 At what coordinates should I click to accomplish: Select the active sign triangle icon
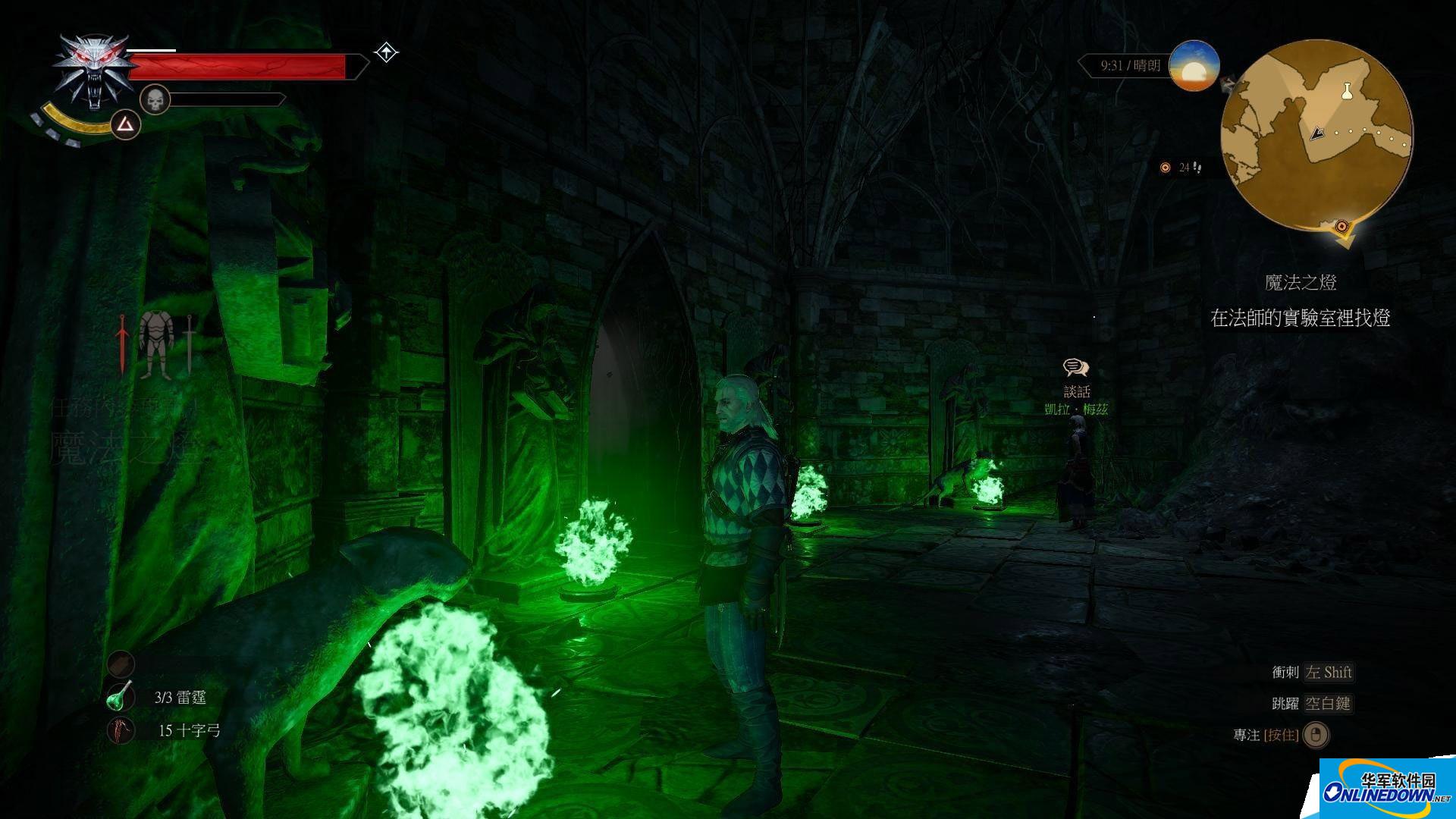pos(126,124)
